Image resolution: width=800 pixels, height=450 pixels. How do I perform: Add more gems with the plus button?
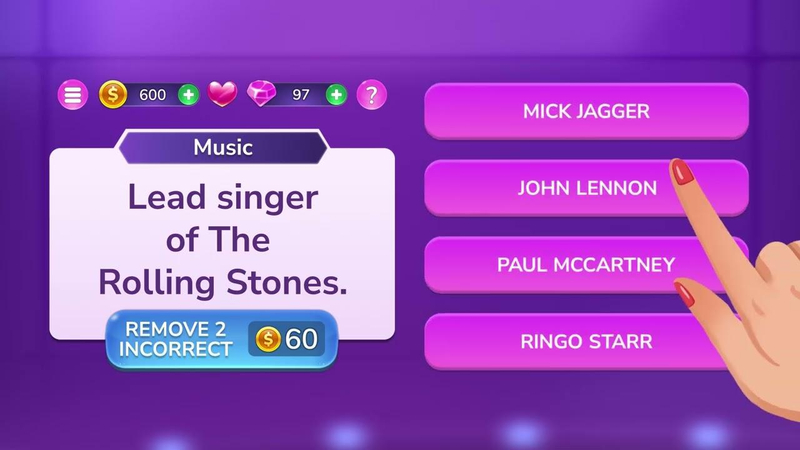[x=337, y=95]
